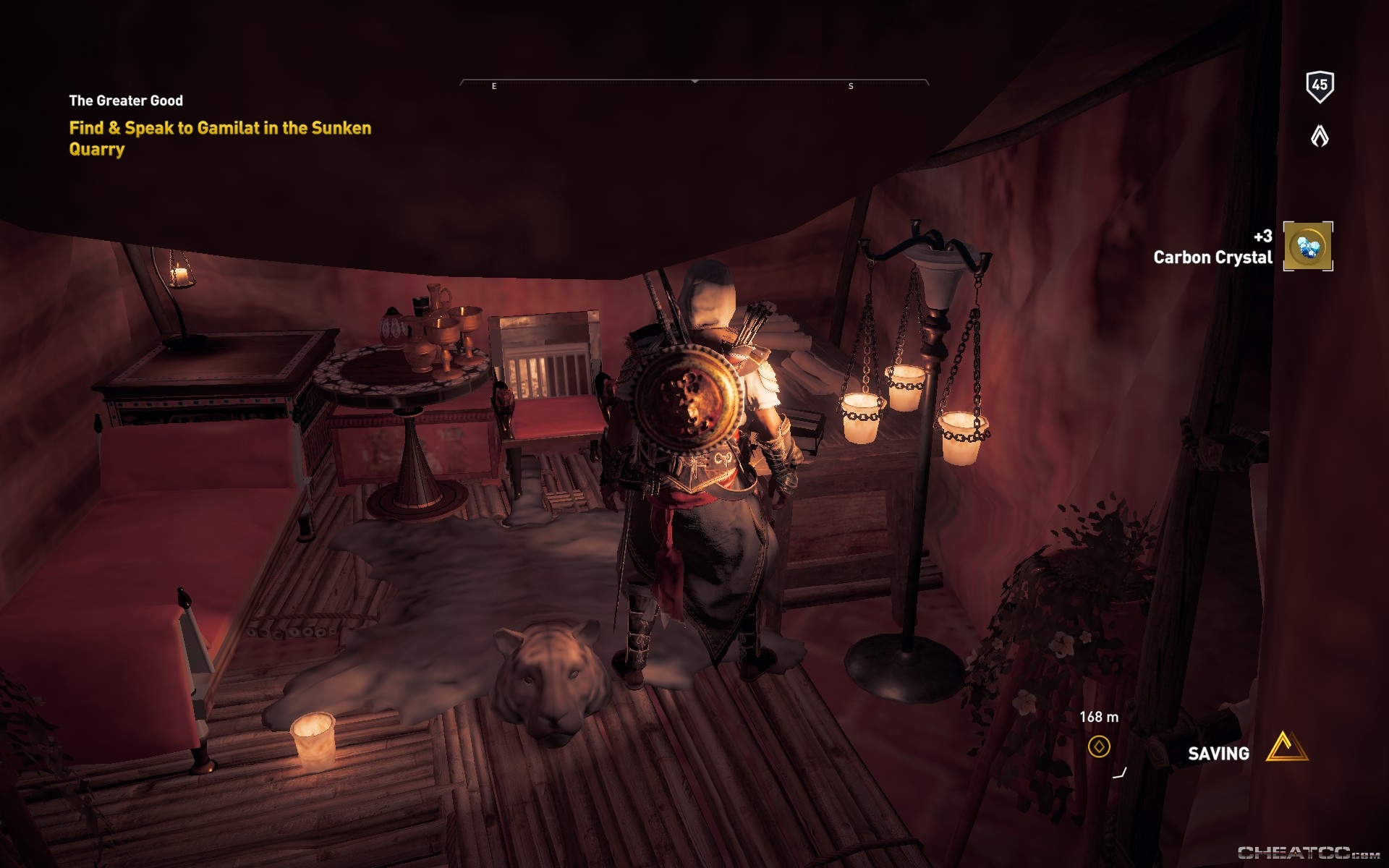Select the Ability Points arrow icon
1389x868 pixels.
(x=1320, y=135)
